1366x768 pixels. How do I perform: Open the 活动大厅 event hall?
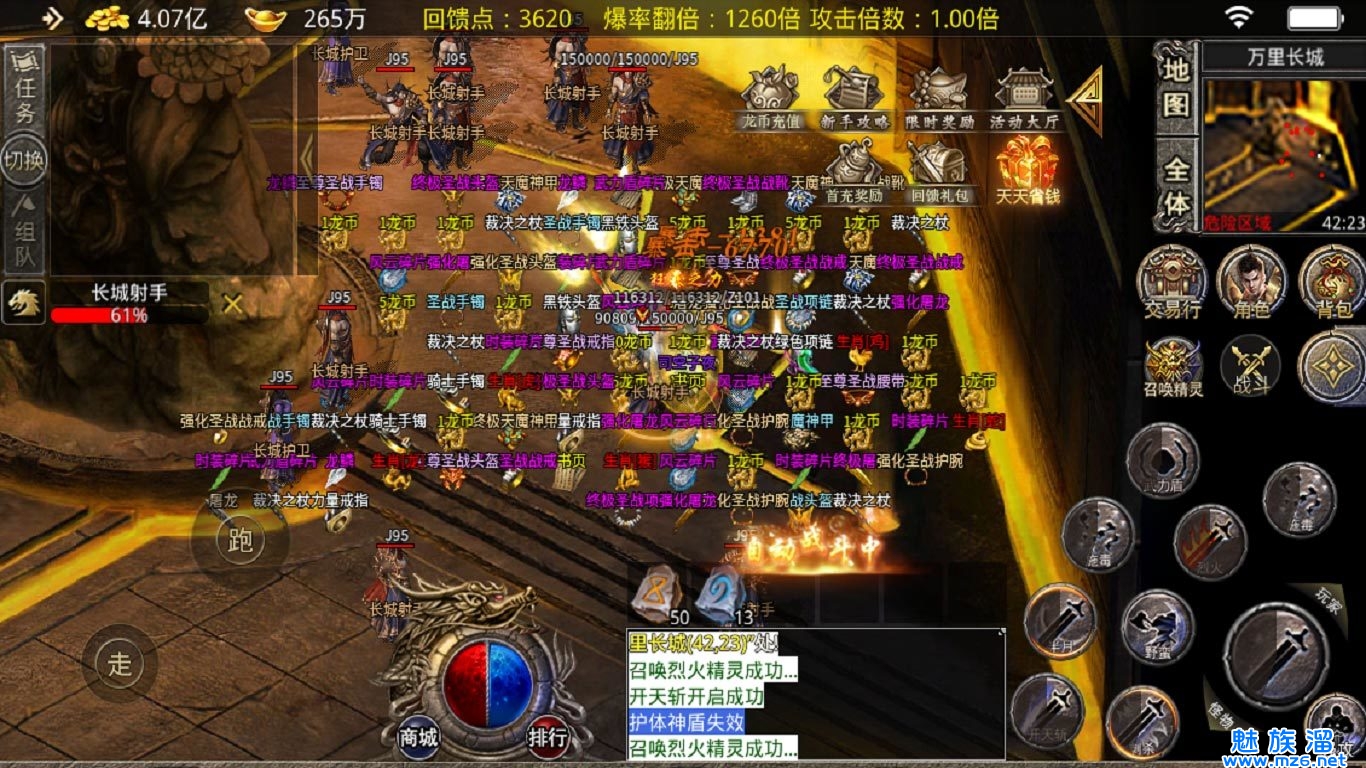1023,98
